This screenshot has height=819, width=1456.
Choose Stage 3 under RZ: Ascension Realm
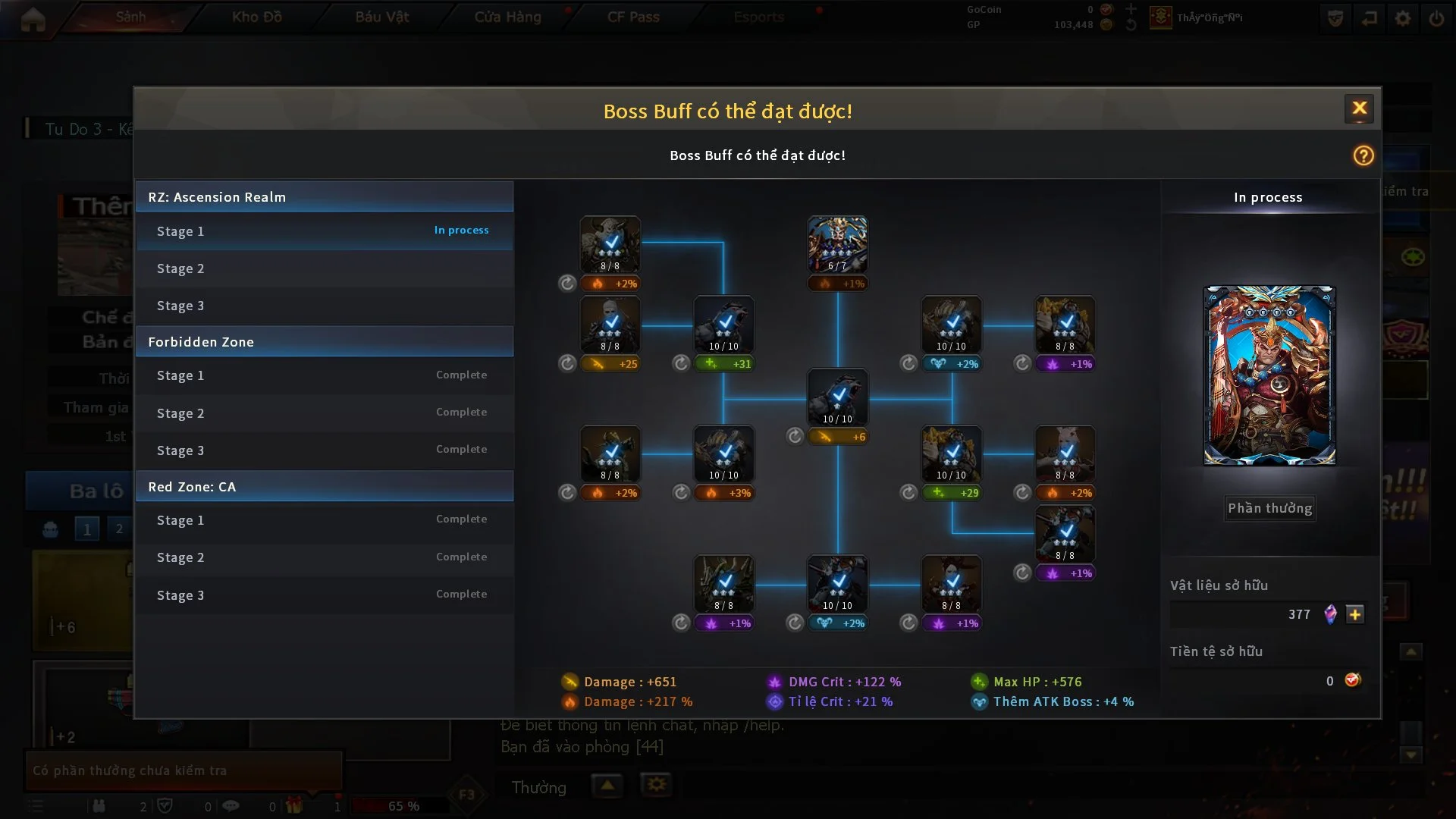325,306
